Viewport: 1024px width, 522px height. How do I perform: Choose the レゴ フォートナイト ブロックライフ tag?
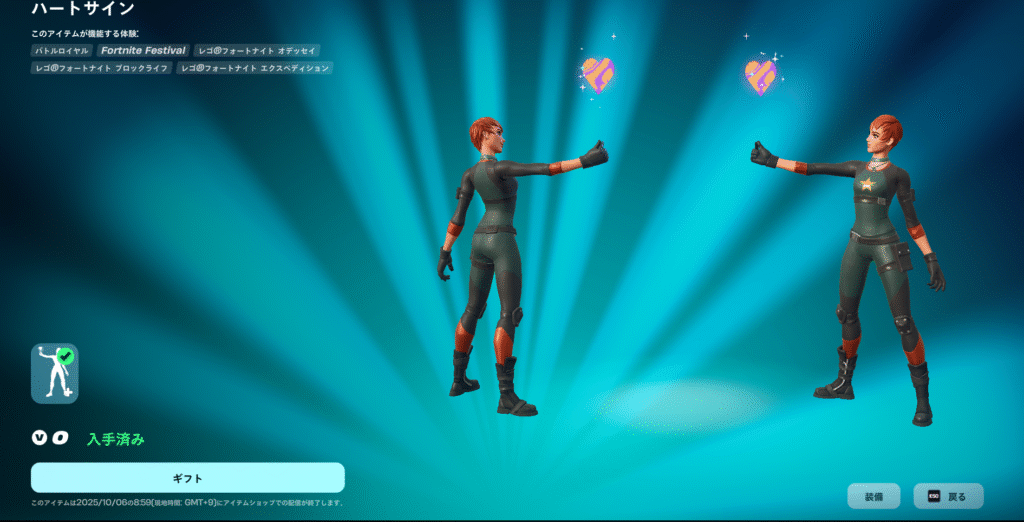pyautogui.click(x=101, y=68)
